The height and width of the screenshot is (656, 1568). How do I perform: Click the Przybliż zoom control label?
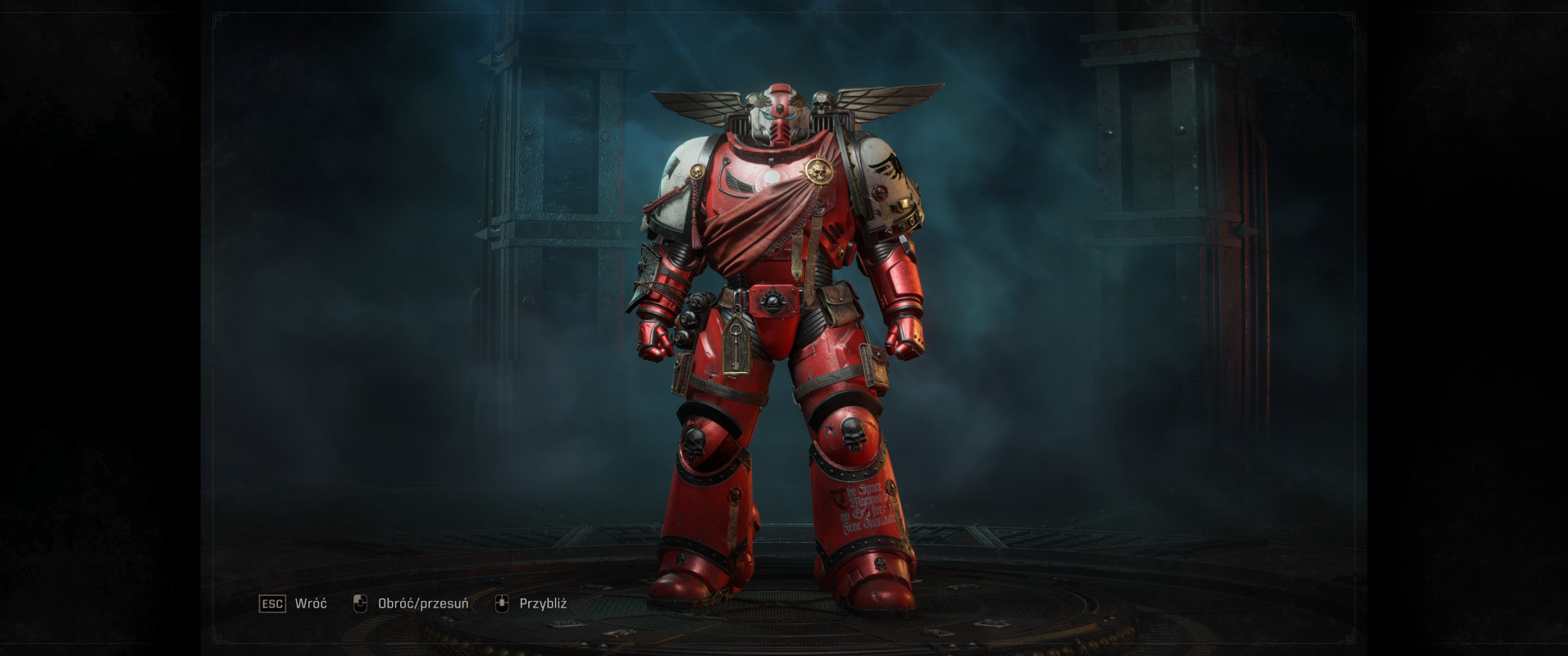pyautogui.click(x=543, y=604)
